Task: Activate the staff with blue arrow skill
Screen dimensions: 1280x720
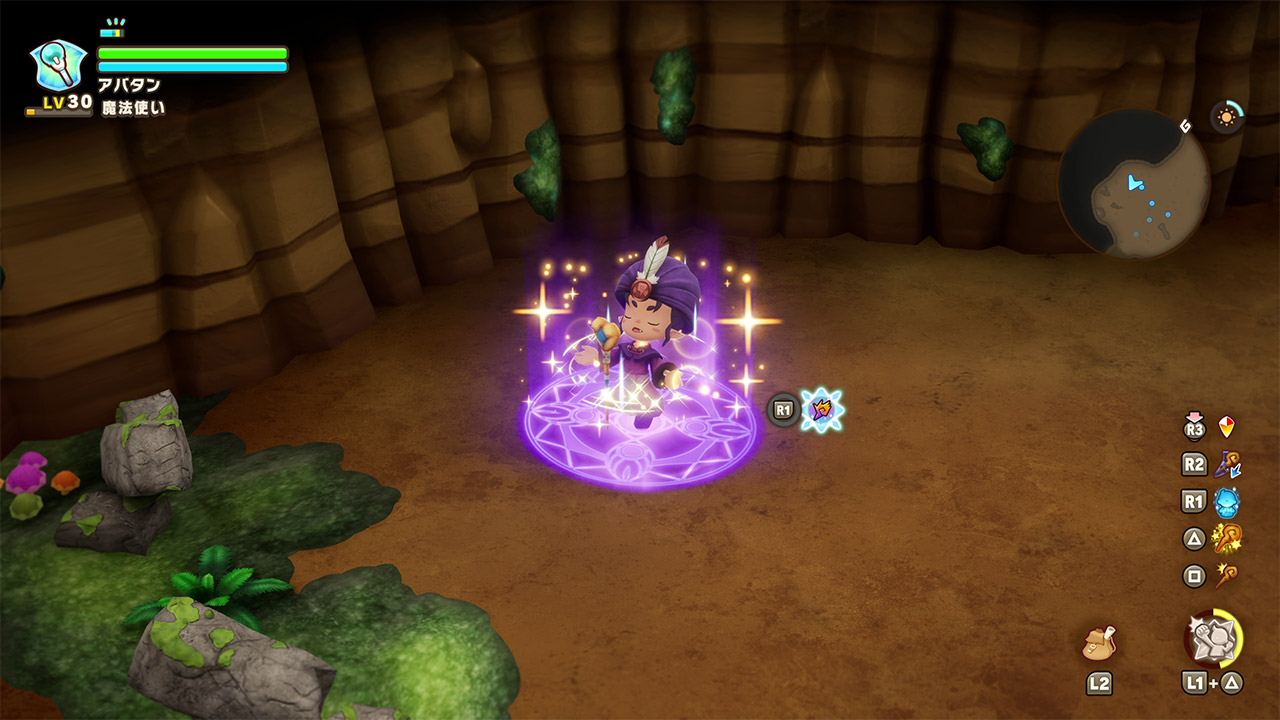Action: [1226, 464]
